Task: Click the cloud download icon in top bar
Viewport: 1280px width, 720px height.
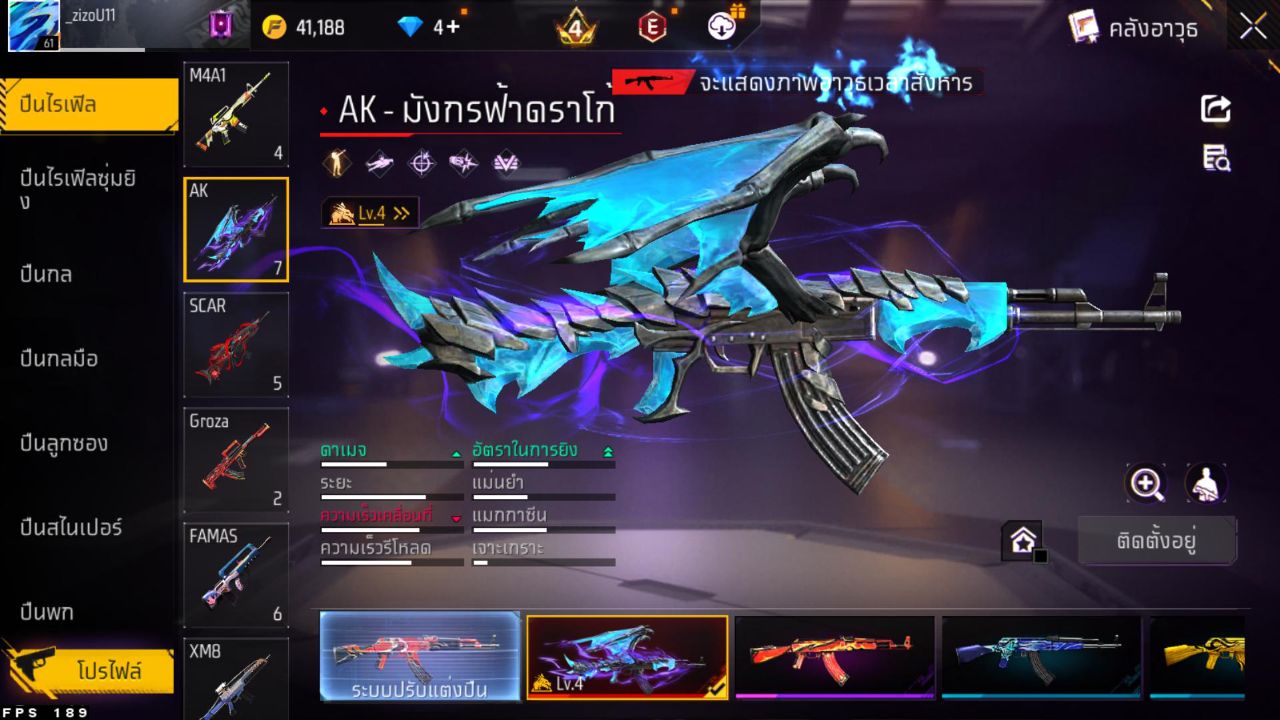Action: click(x=723, y=25)
